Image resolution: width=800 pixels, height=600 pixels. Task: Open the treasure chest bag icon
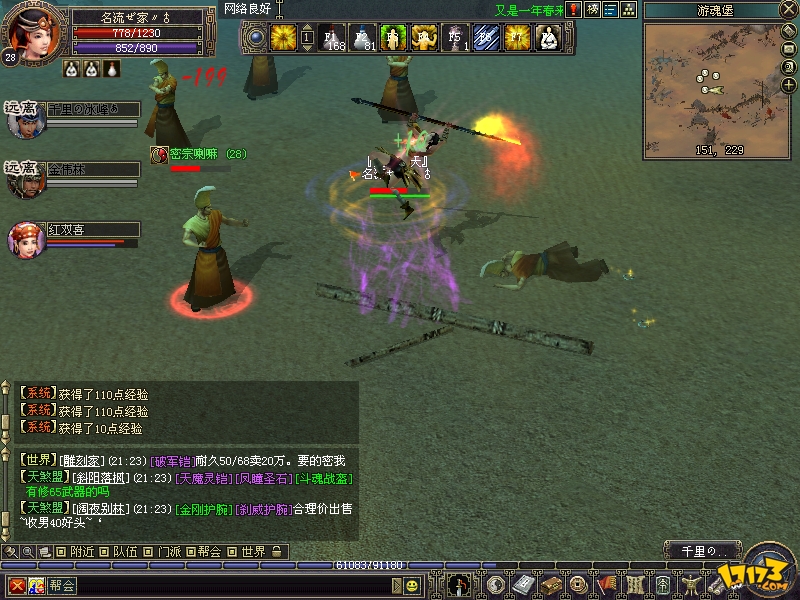[x=549, y=585]
